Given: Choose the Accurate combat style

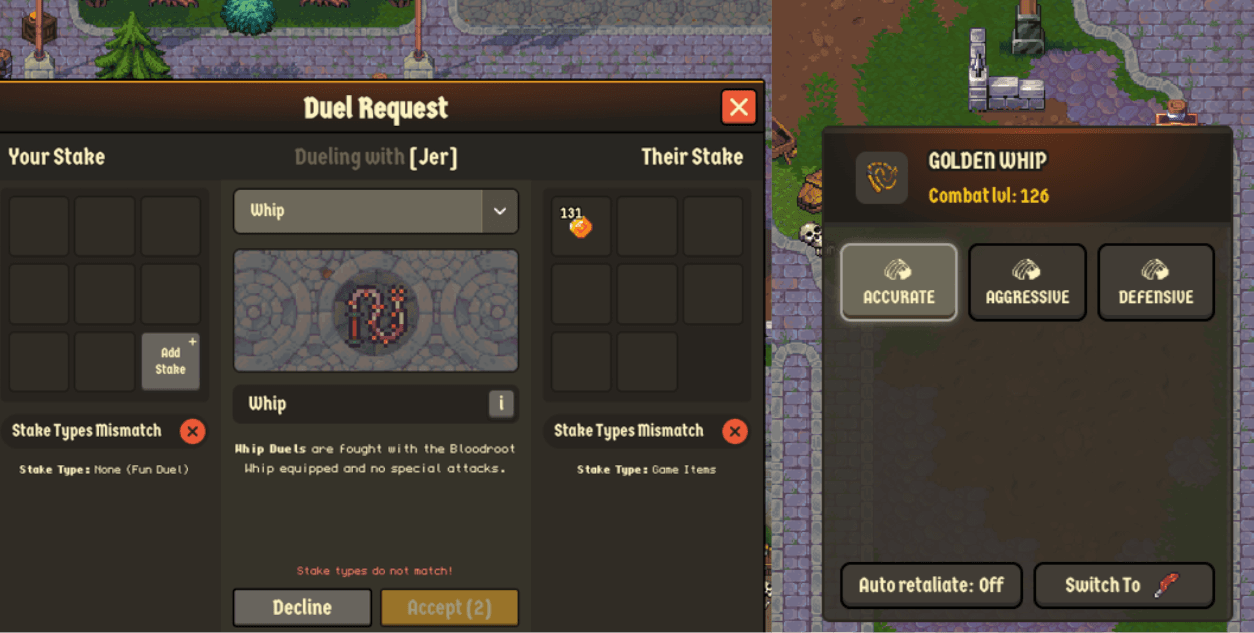Looking at the screenshot, I should coord(898,282).
